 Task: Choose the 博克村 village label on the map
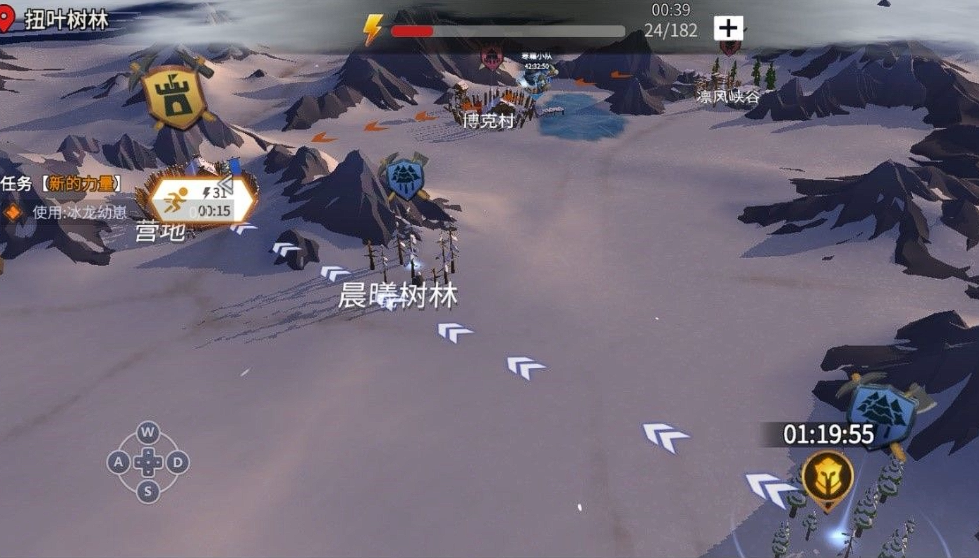coord(488,121)
